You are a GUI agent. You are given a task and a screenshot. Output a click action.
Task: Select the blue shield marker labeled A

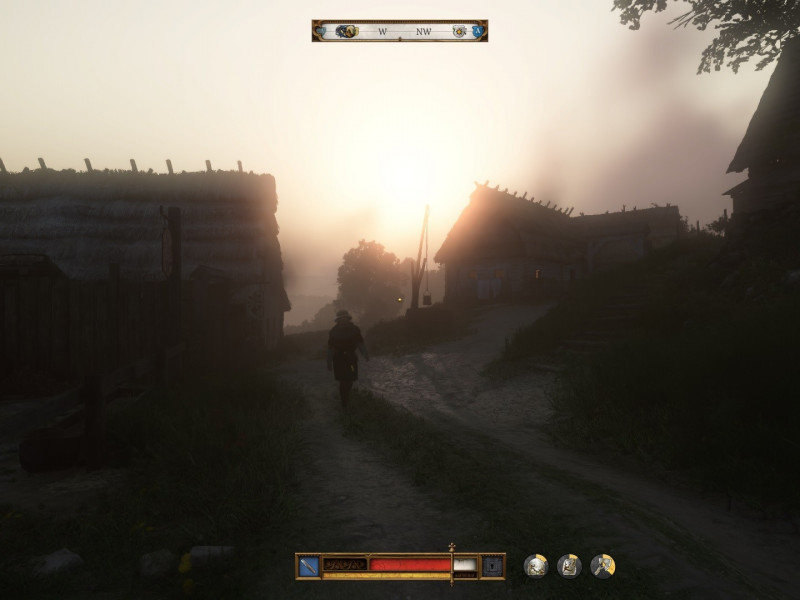479,31
